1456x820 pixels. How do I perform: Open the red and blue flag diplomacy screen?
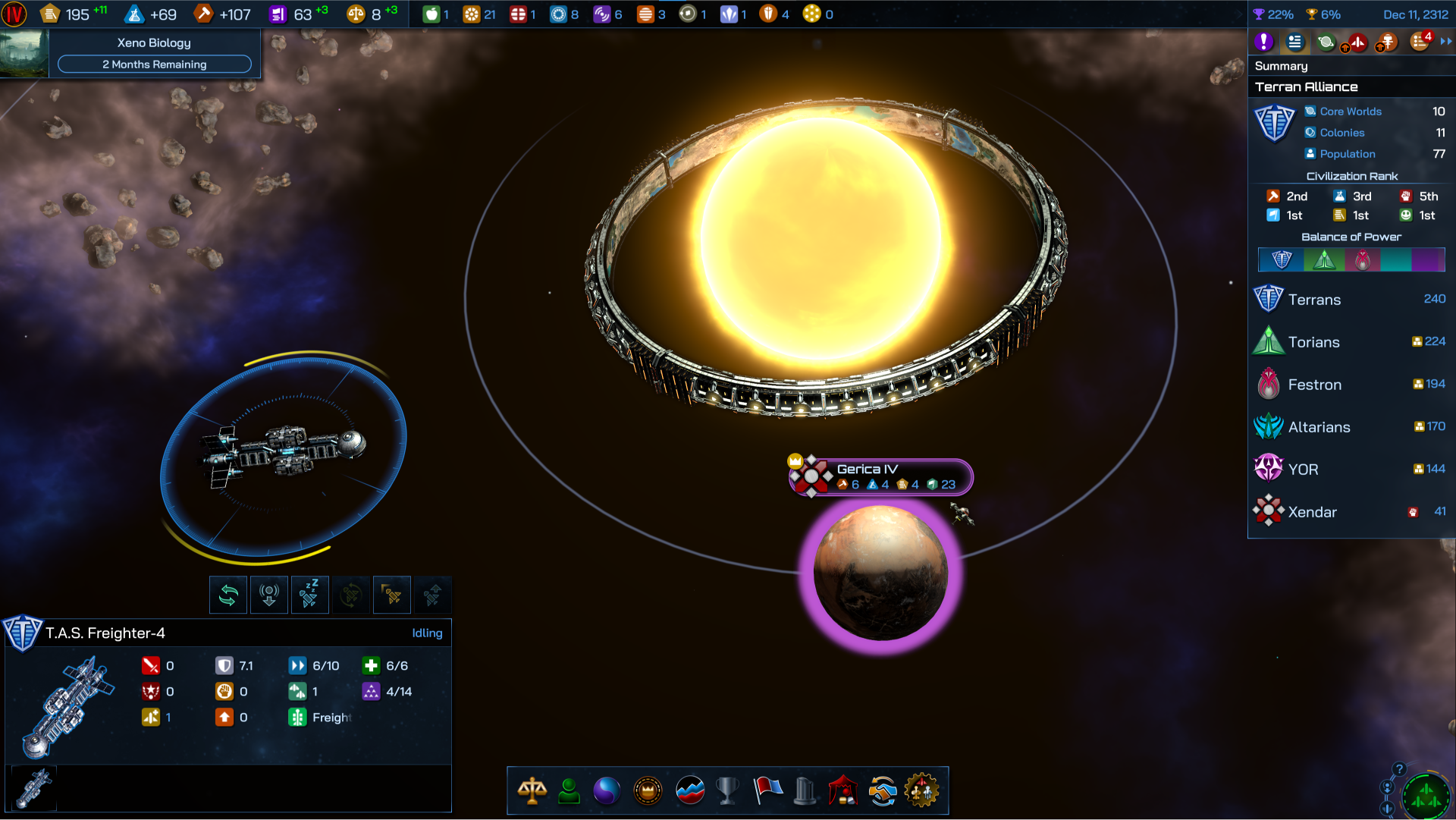(x=767, y=791)
